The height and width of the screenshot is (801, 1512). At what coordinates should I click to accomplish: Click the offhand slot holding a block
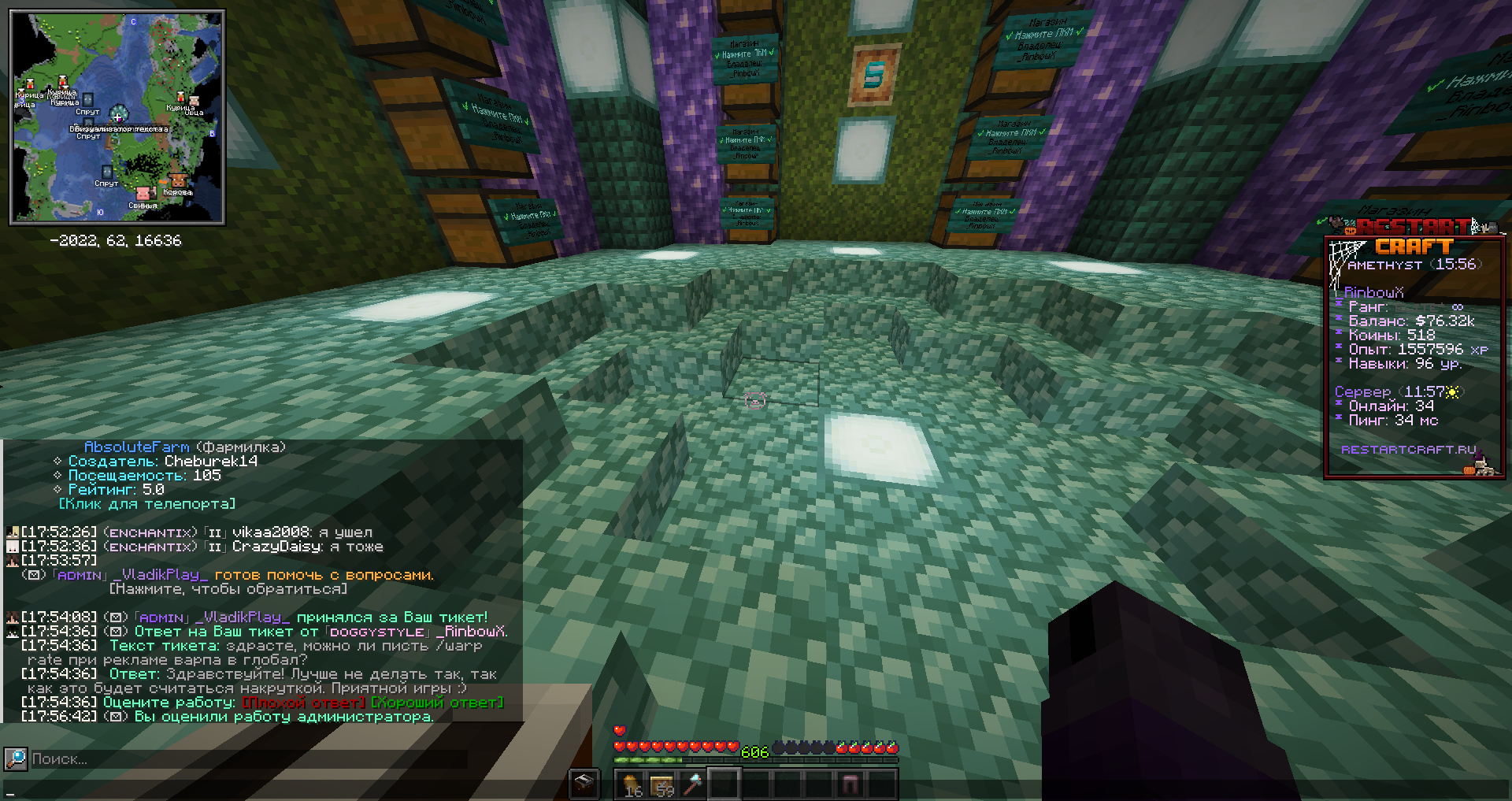584,784
